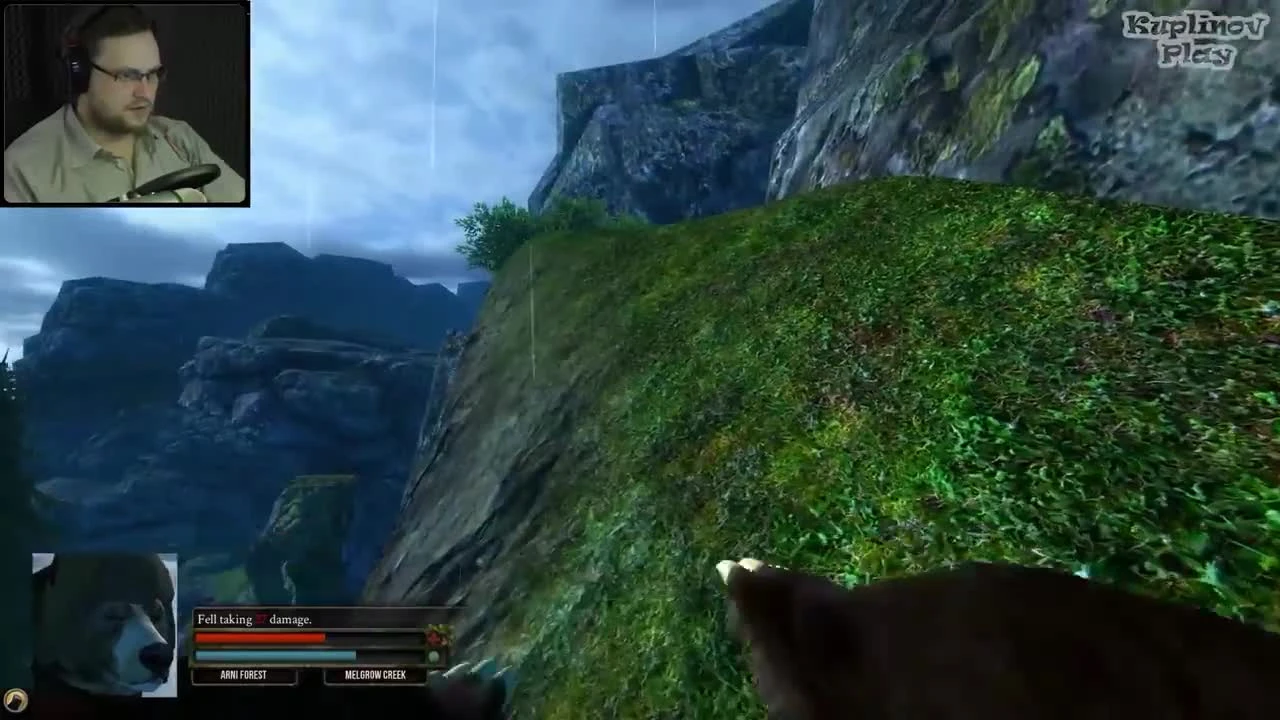Click the blue stamina bar
The width and height of the screenshot is (1280, 720).
275,656
